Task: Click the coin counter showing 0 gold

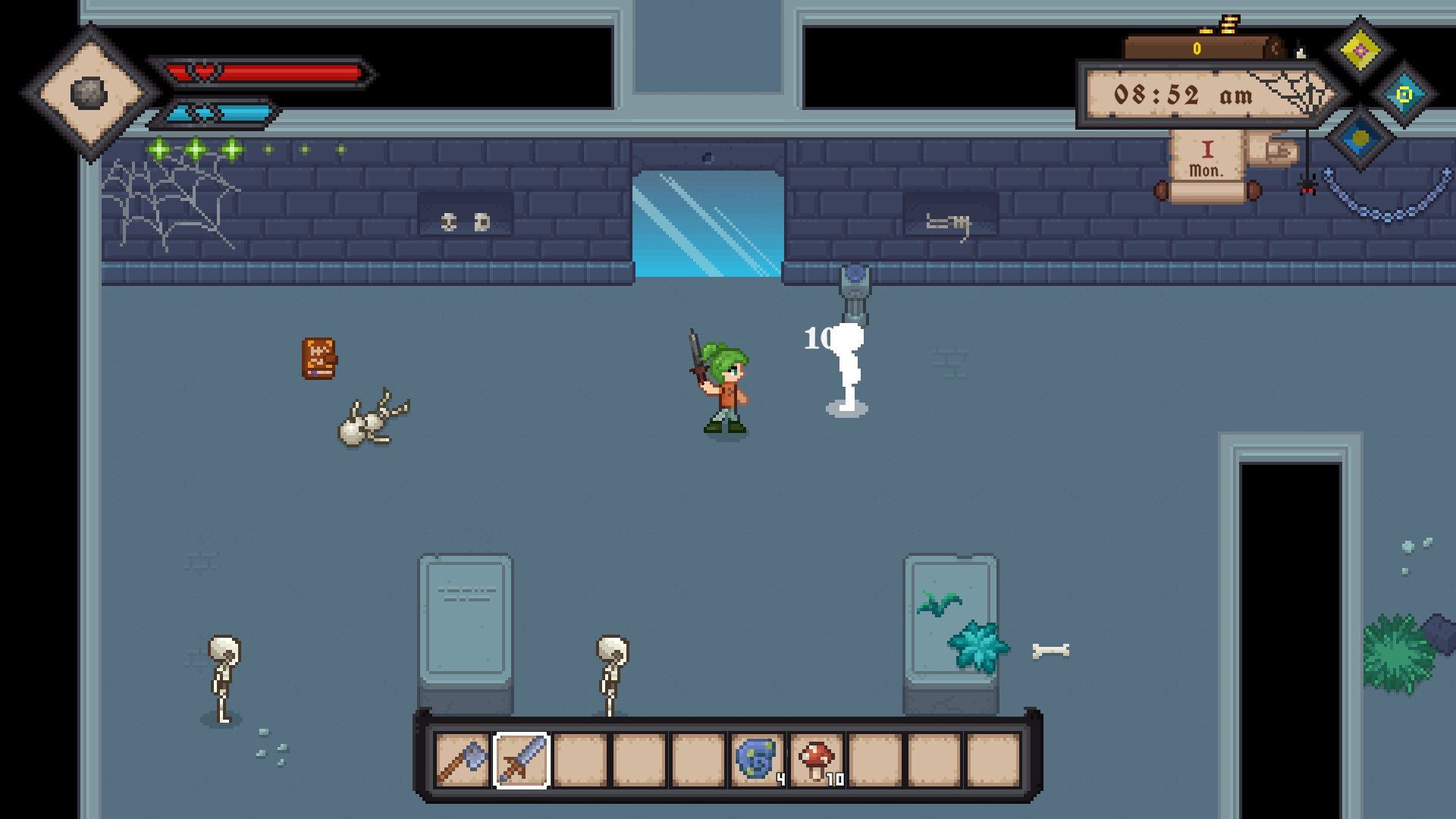Action: tap(1197, 48)
